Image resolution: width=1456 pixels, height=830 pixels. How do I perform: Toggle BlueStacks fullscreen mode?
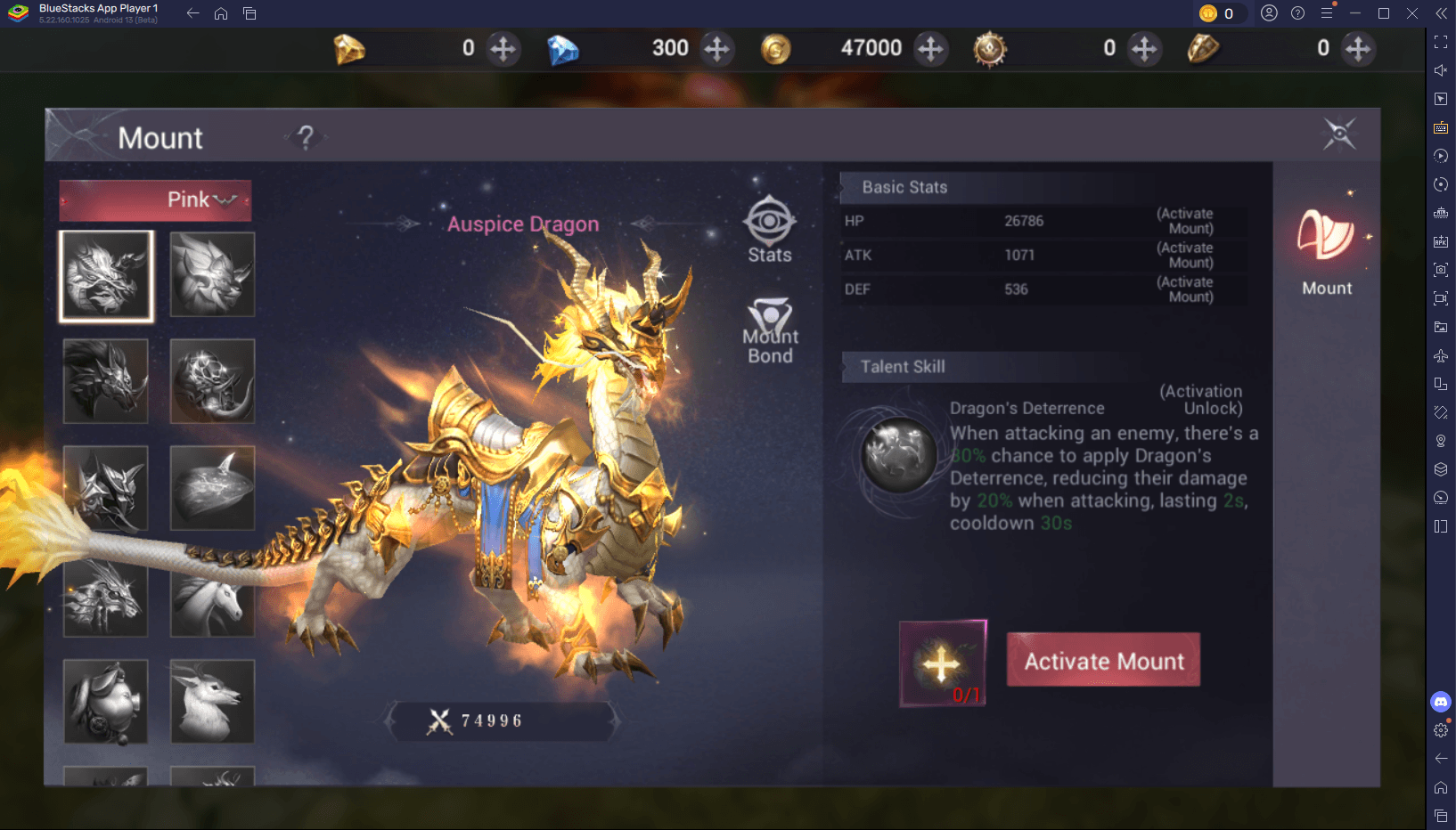coord(1440,41)
